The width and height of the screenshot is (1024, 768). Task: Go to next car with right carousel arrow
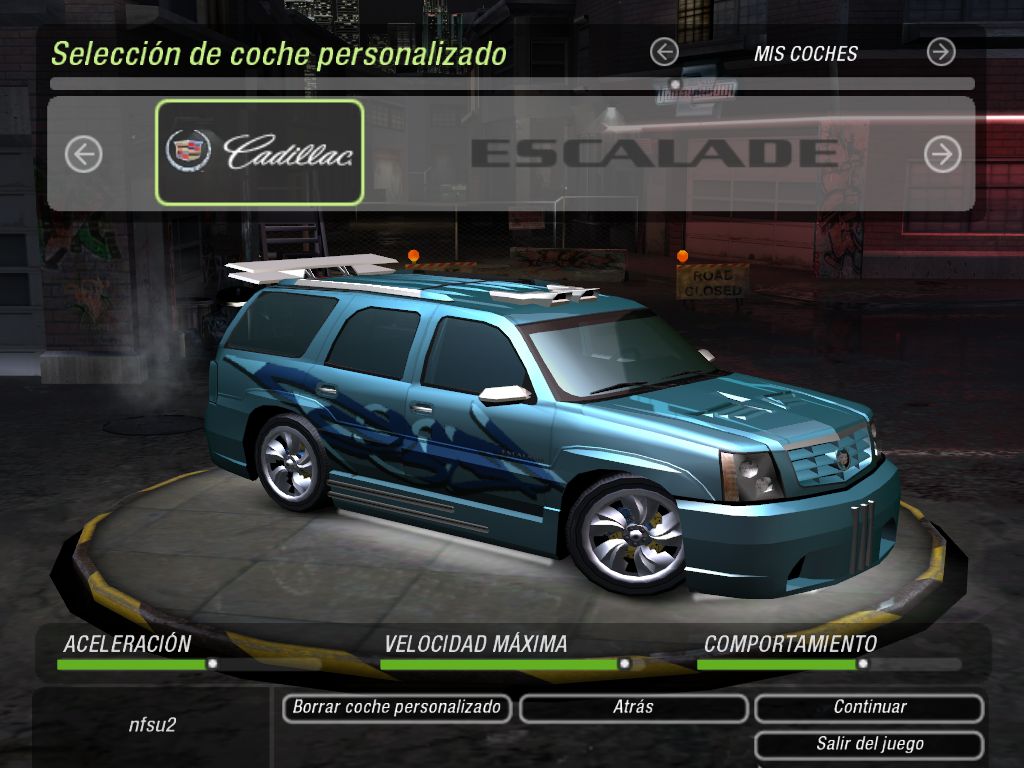[942, 154]
